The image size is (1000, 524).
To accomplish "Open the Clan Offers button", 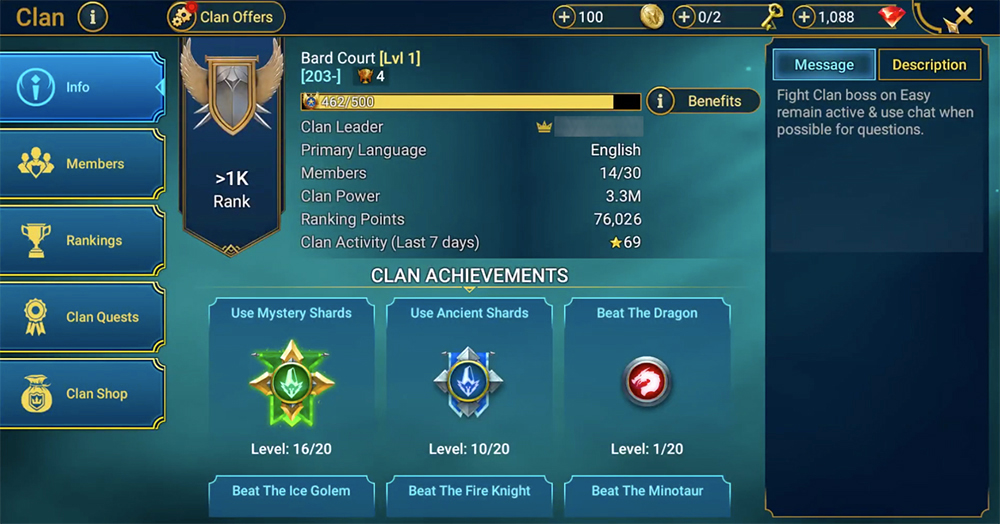I will pos(226,17).
